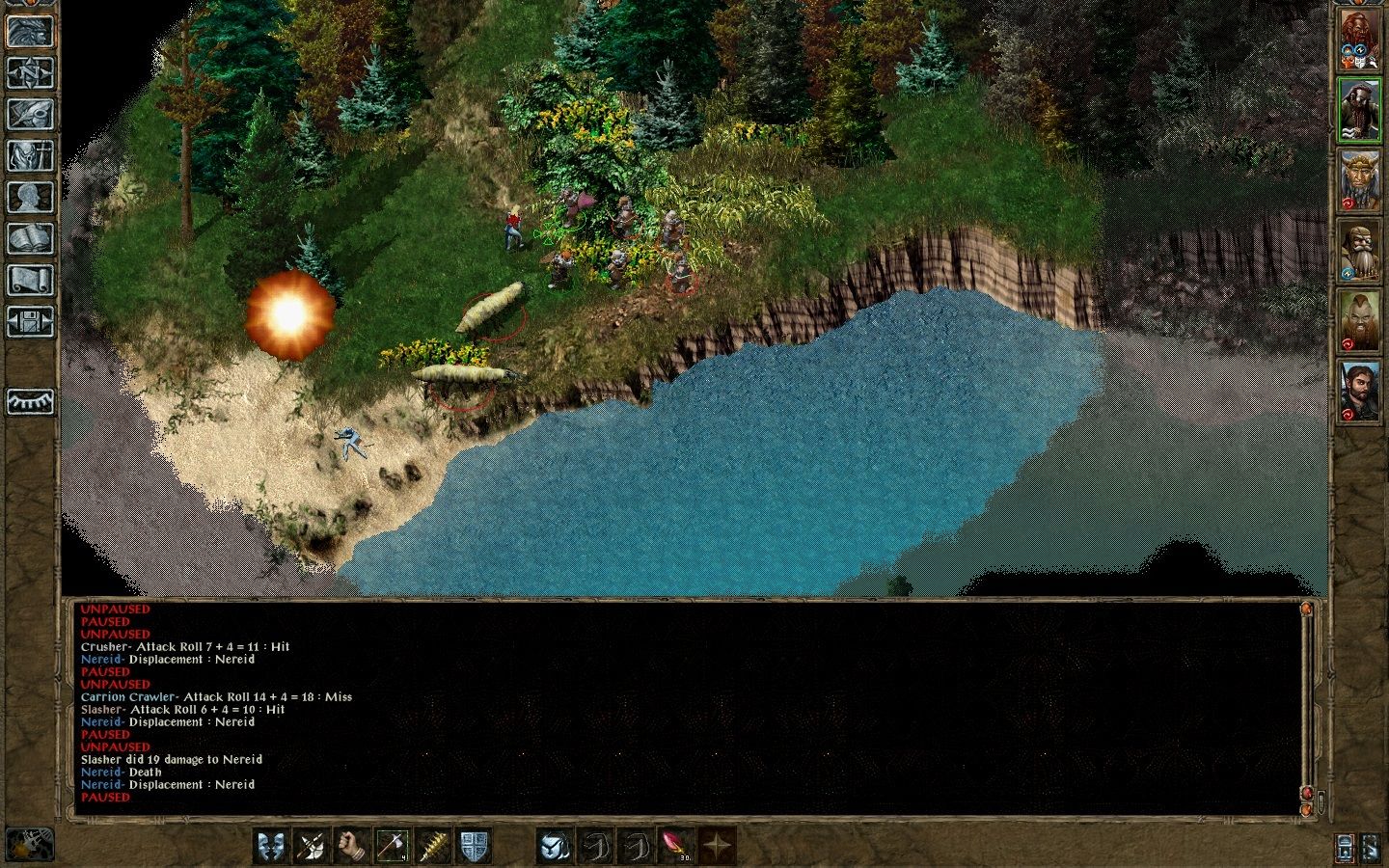Activate the shield guard action
Viewport: 1389px width, 868px height.
click(474, 846)
